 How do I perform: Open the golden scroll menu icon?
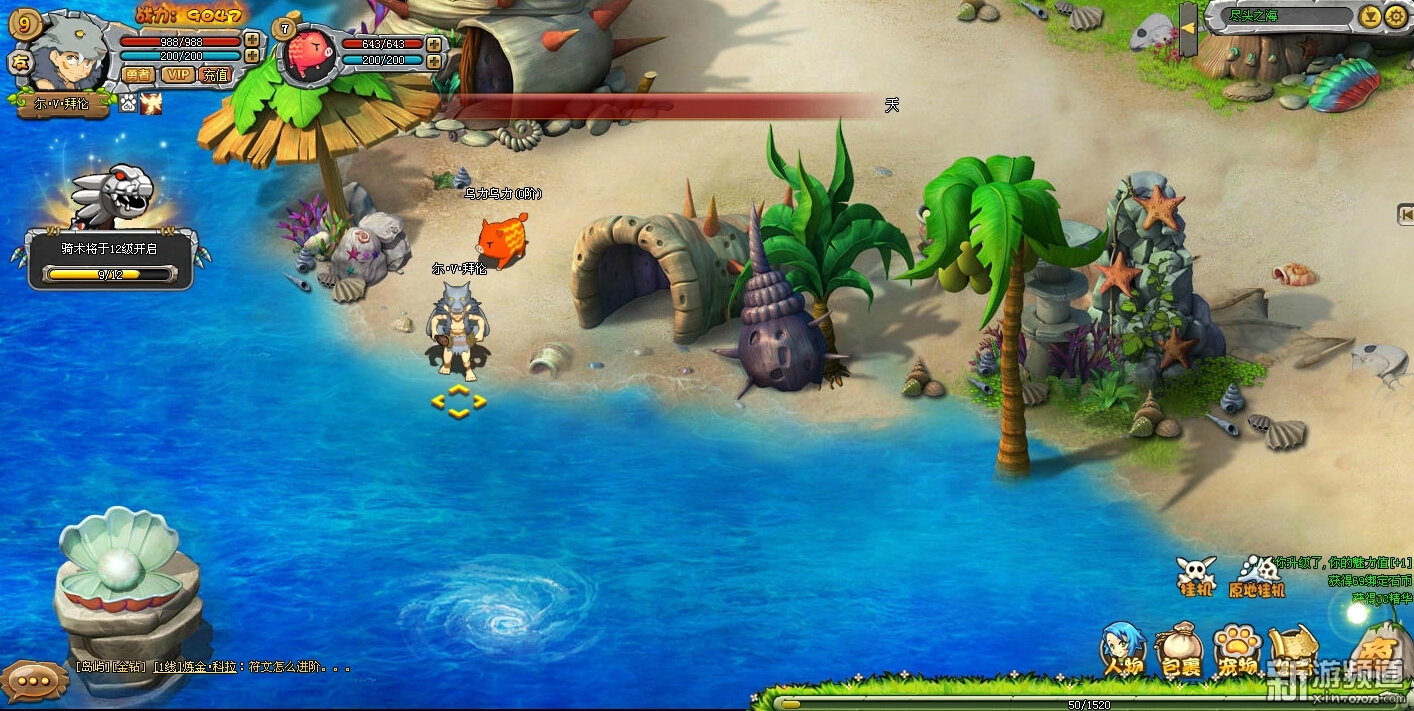click(1293, 648)
